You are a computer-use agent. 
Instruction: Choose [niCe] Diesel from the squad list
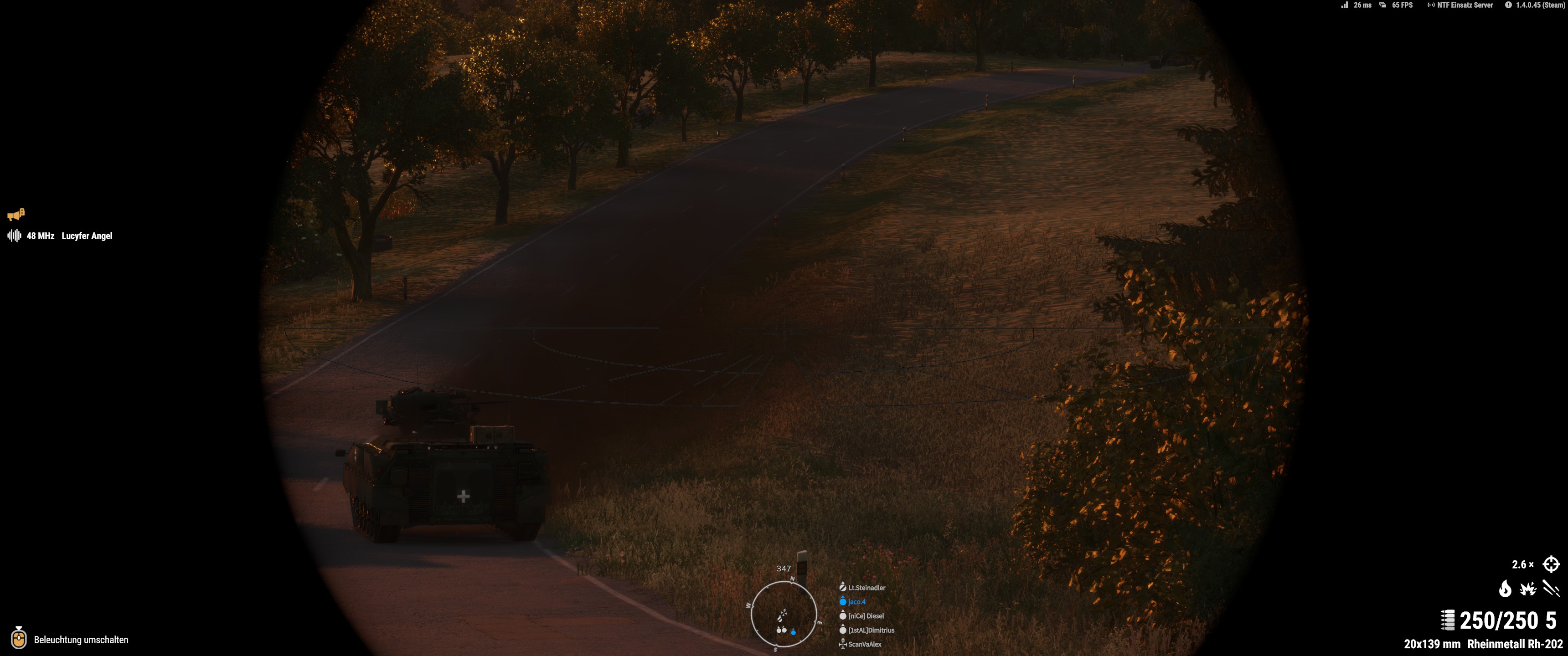(x=866, y=616)
